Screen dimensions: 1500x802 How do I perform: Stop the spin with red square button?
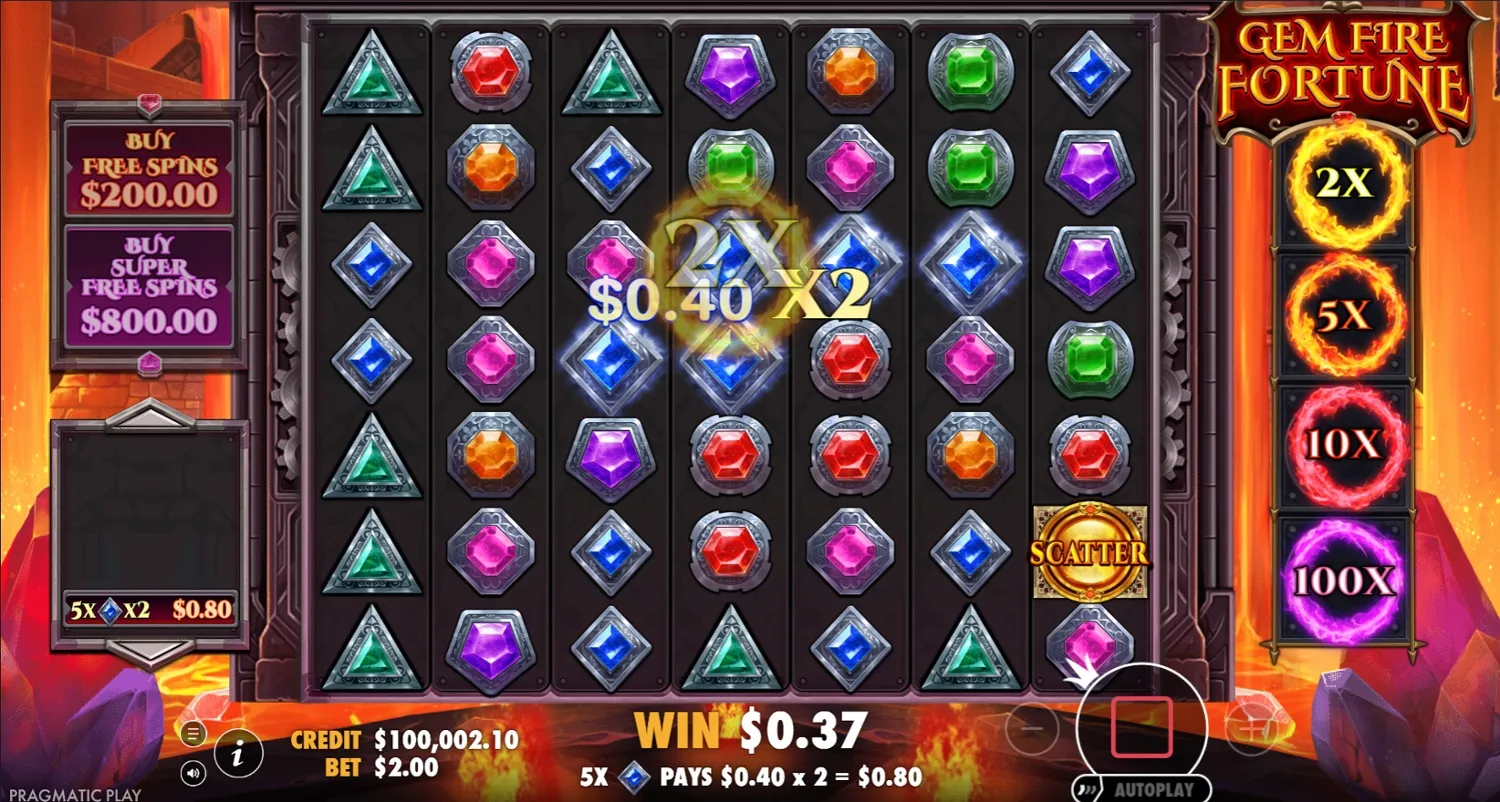pyautogui.click(x=1142, y=726)
